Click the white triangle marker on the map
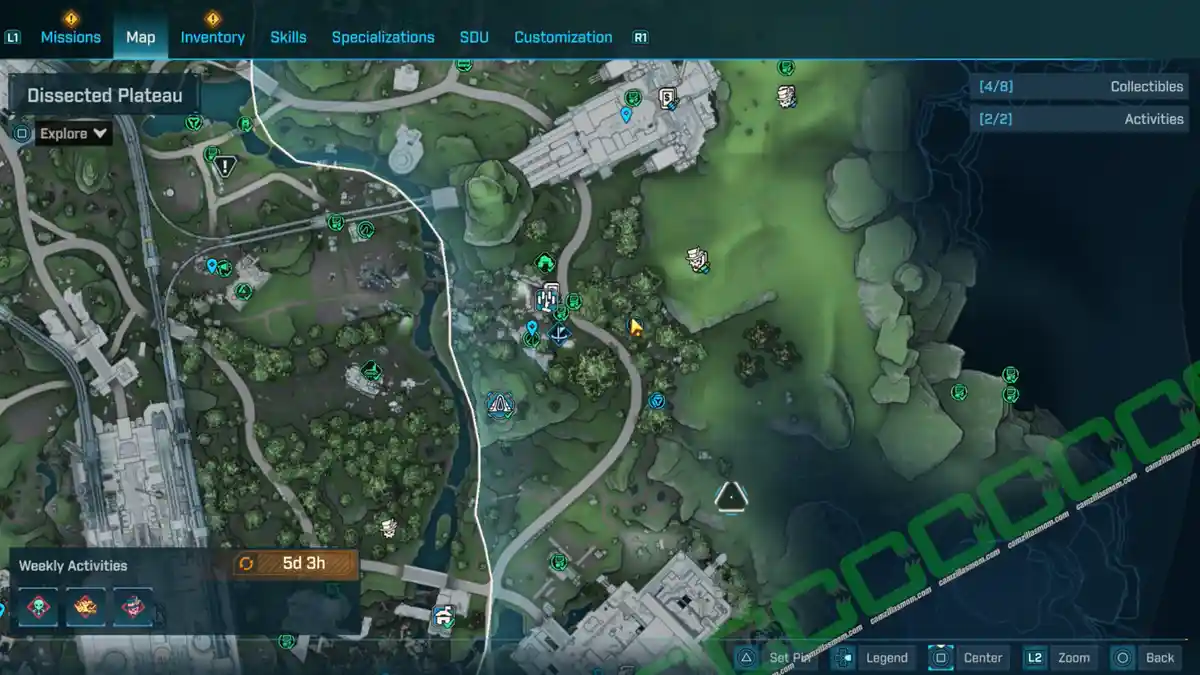 pos(731,495)
